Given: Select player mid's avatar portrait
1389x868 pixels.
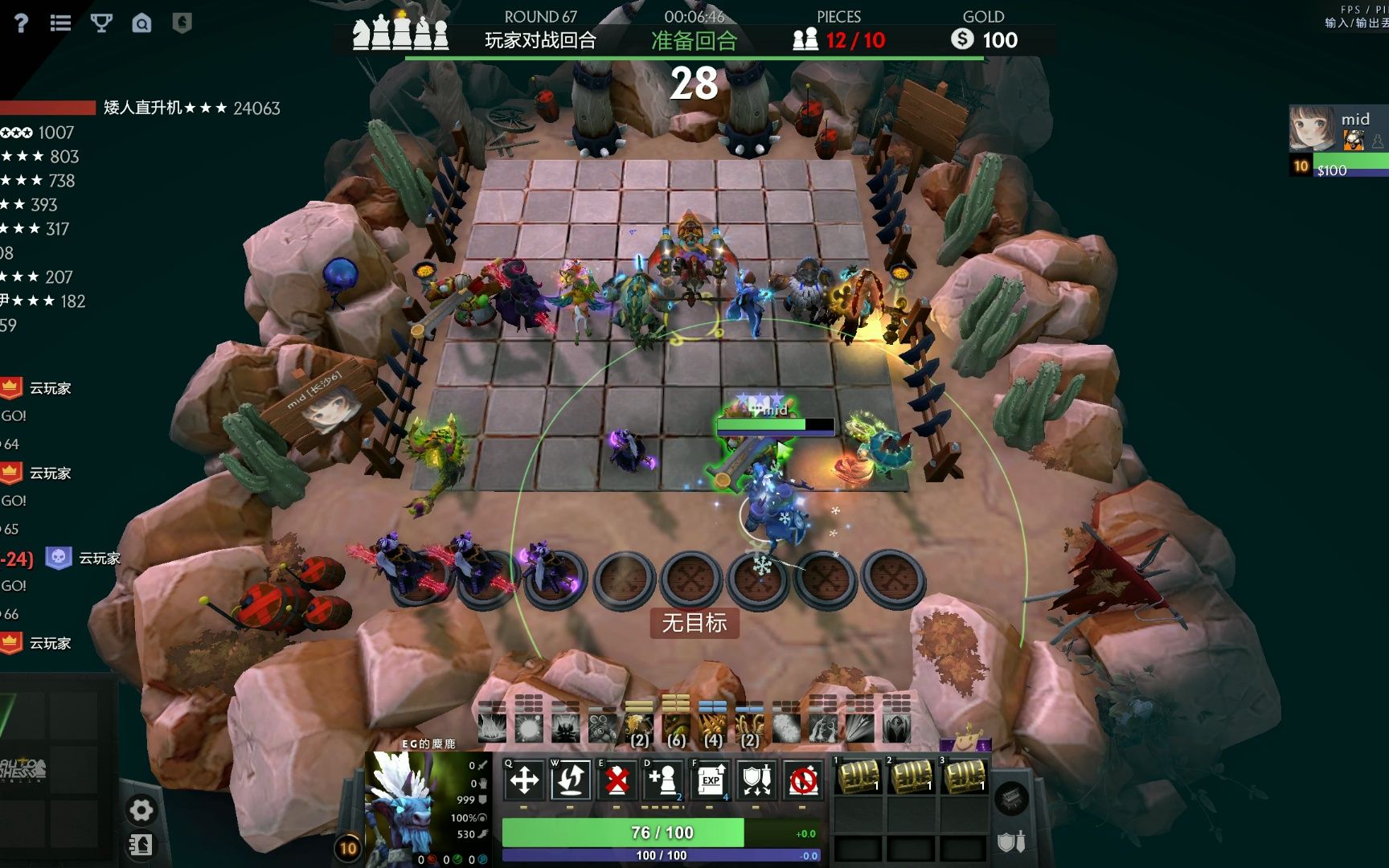Looking at the screenshot, I should pos(1312,129).
